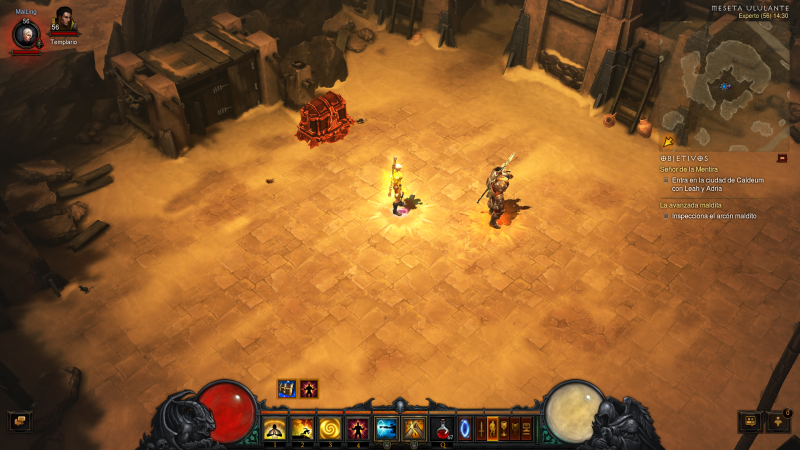Image resolution: width=800 pixels, height=450 pixels.
Task: Click the red figure buff icon above skill bar
Action: (309, 389)
